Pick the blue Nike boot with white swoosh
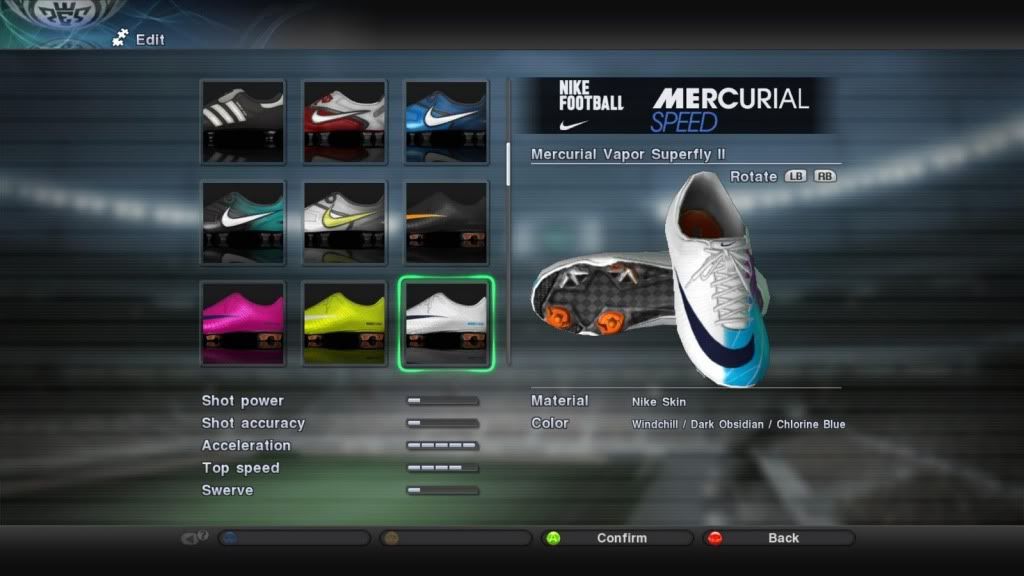 point(446,121)
